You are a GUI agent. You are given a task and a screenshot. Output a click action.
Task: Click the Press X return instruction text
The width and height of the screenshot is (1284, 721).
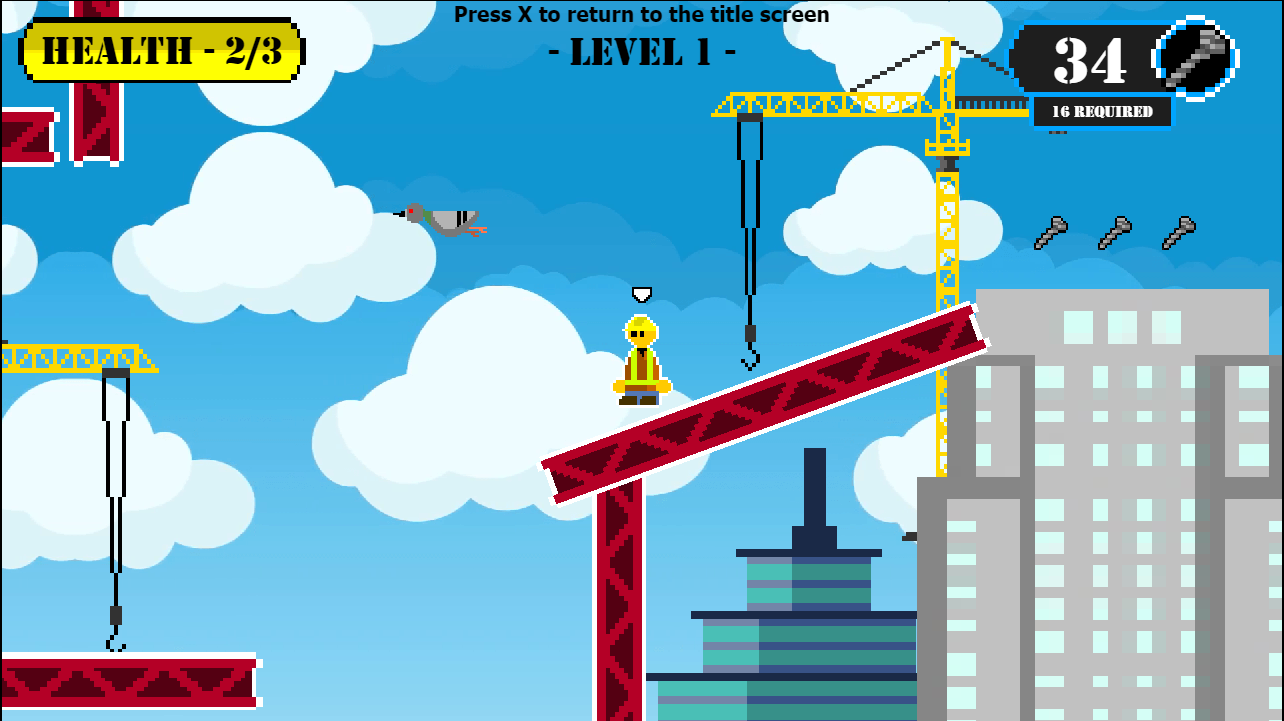tap(642, 14)
